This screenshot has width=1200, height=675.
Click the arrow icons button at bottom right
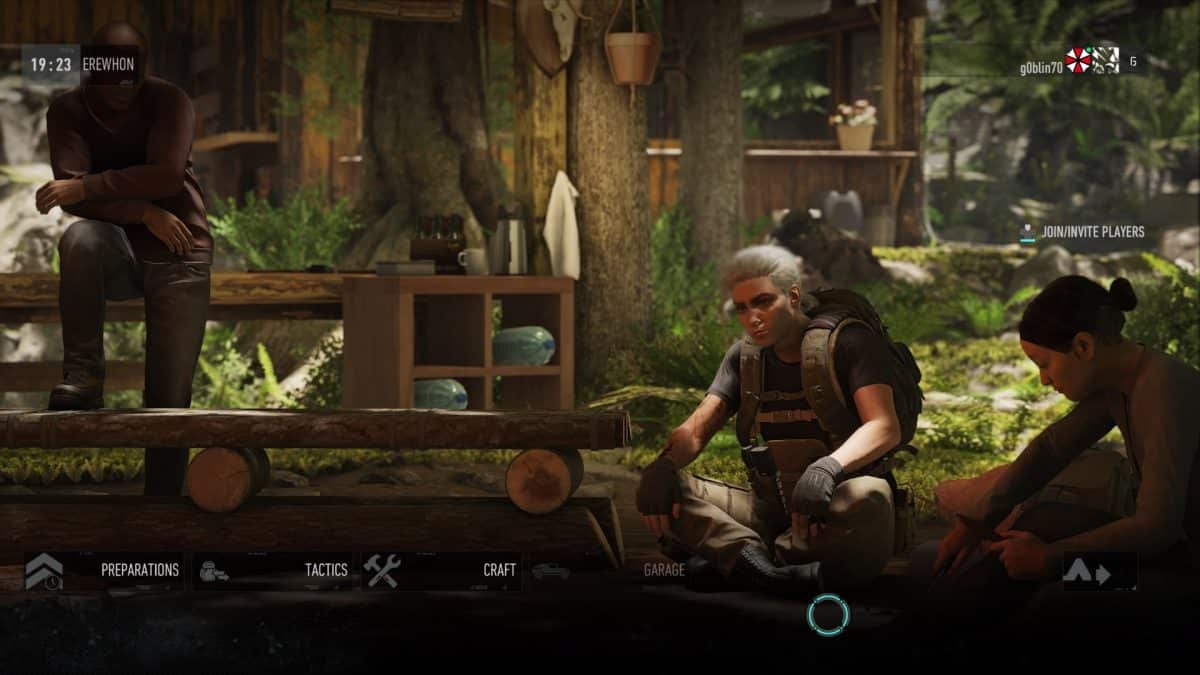[1098, 572]
